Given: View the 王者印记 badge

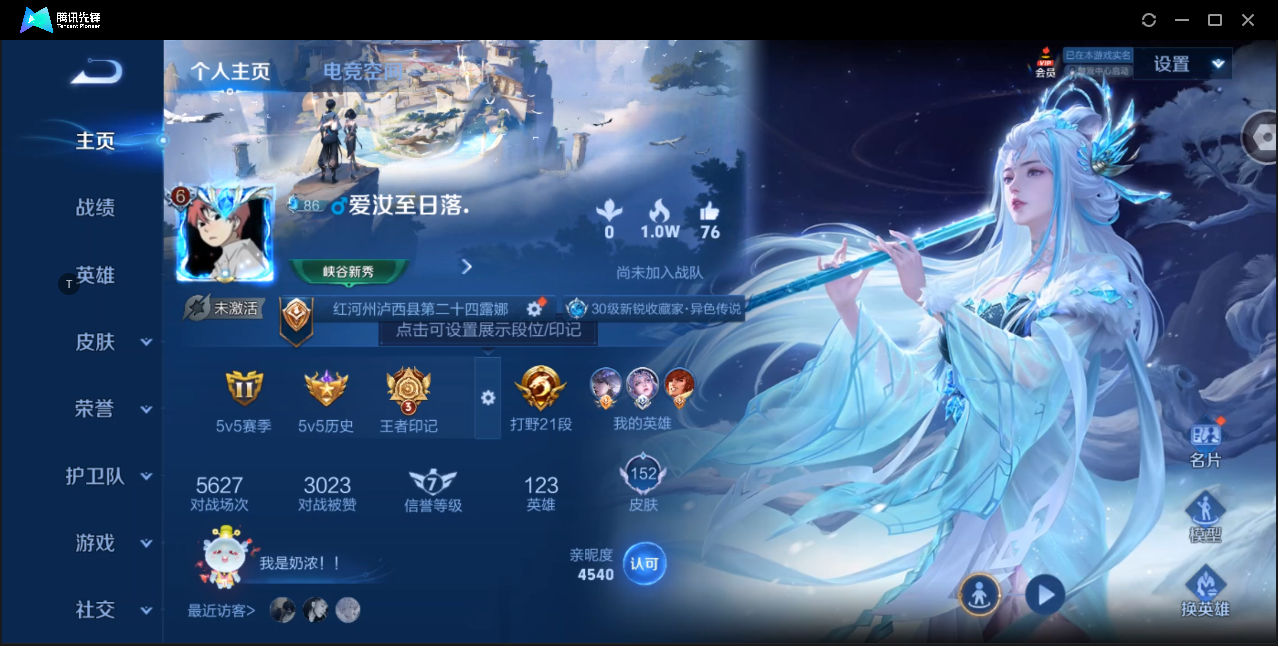Looking at the screenshot, I should (408, 400).
